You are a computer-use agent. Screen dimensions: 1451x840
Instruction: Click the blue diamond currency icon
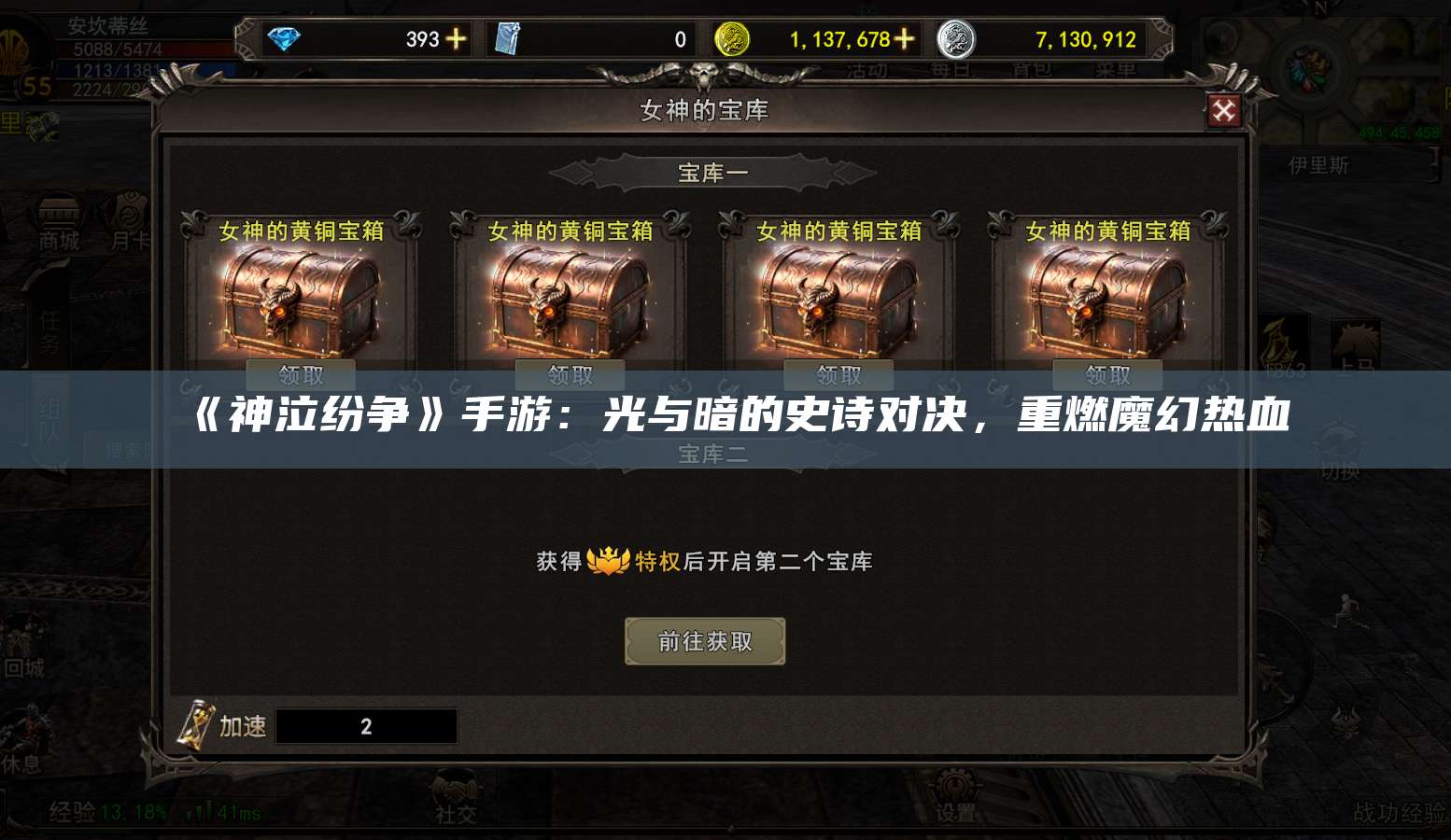point(288,39)
